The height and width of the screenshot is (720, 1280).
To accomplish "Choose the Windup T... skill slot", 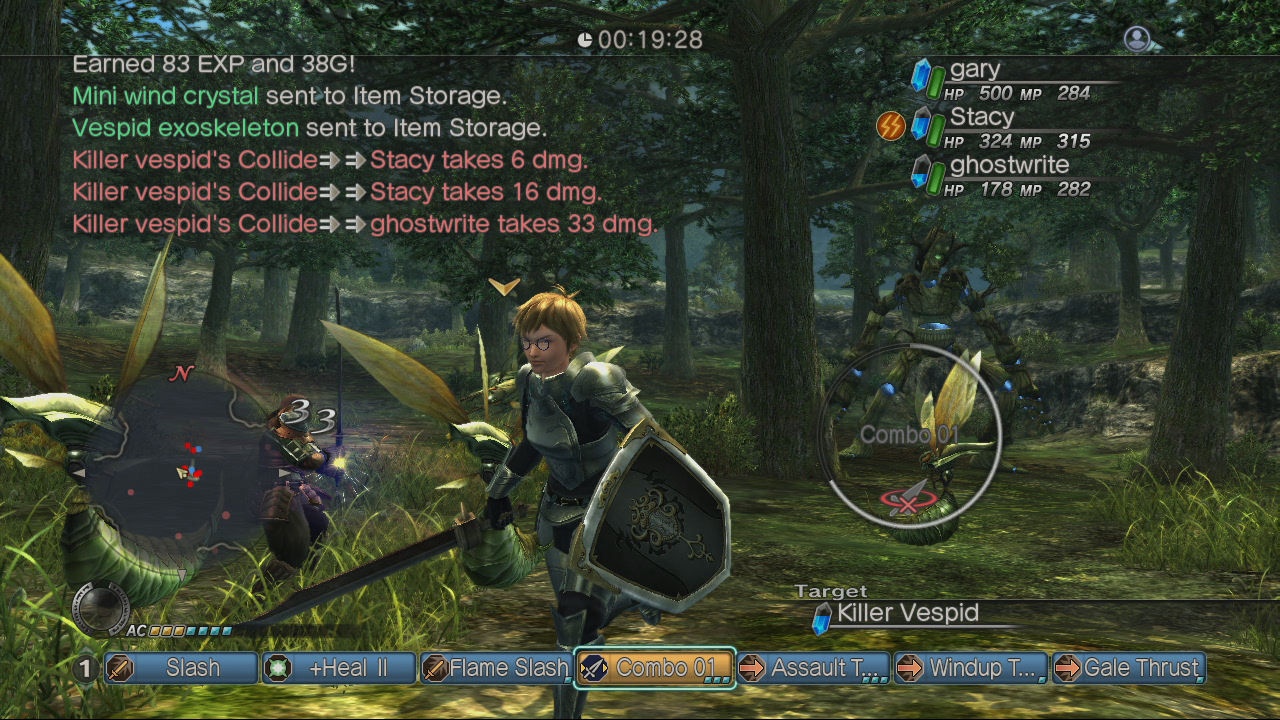I will tap(971, 668).
